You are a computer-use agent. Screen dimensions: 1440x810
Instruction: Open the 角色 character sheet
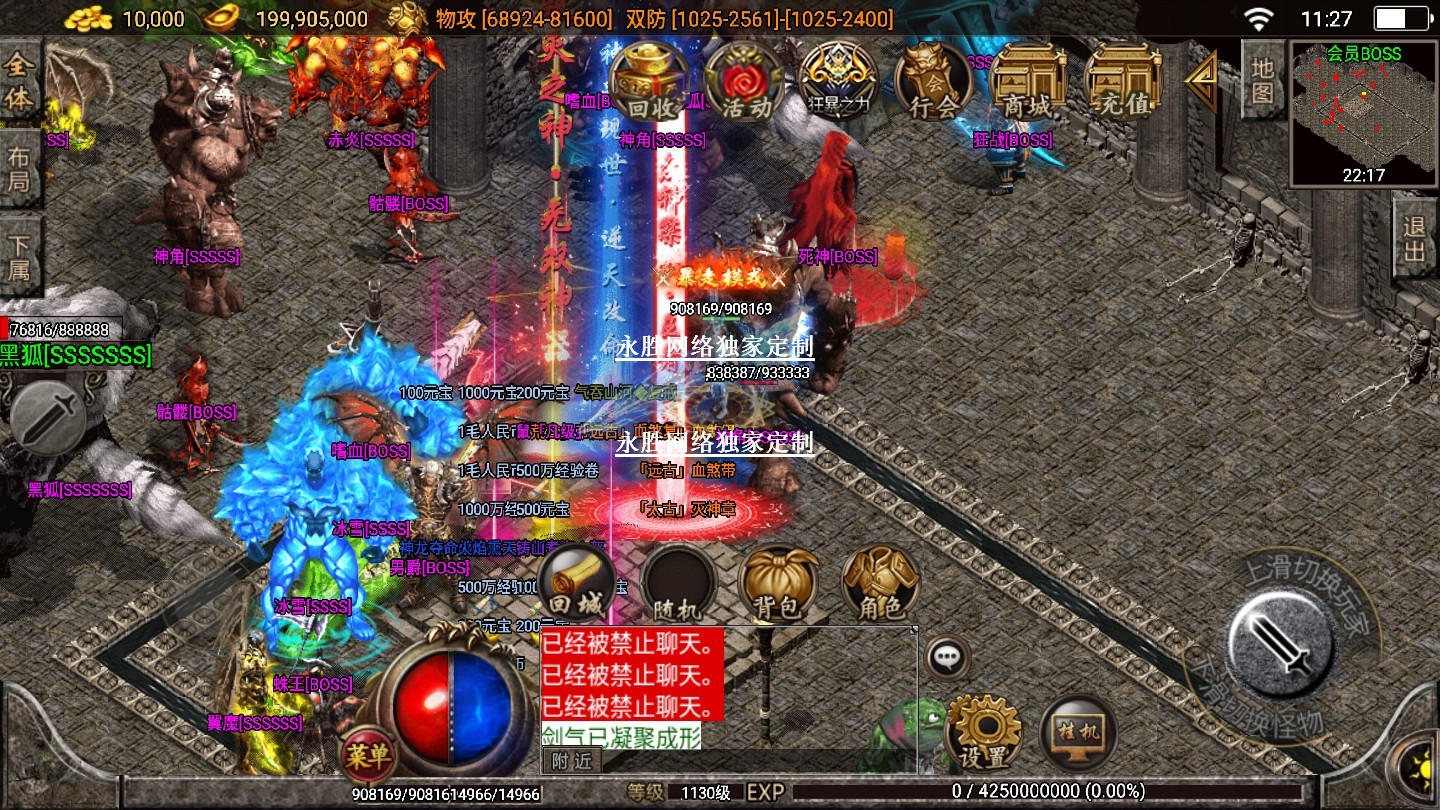(x=880, y=583)
